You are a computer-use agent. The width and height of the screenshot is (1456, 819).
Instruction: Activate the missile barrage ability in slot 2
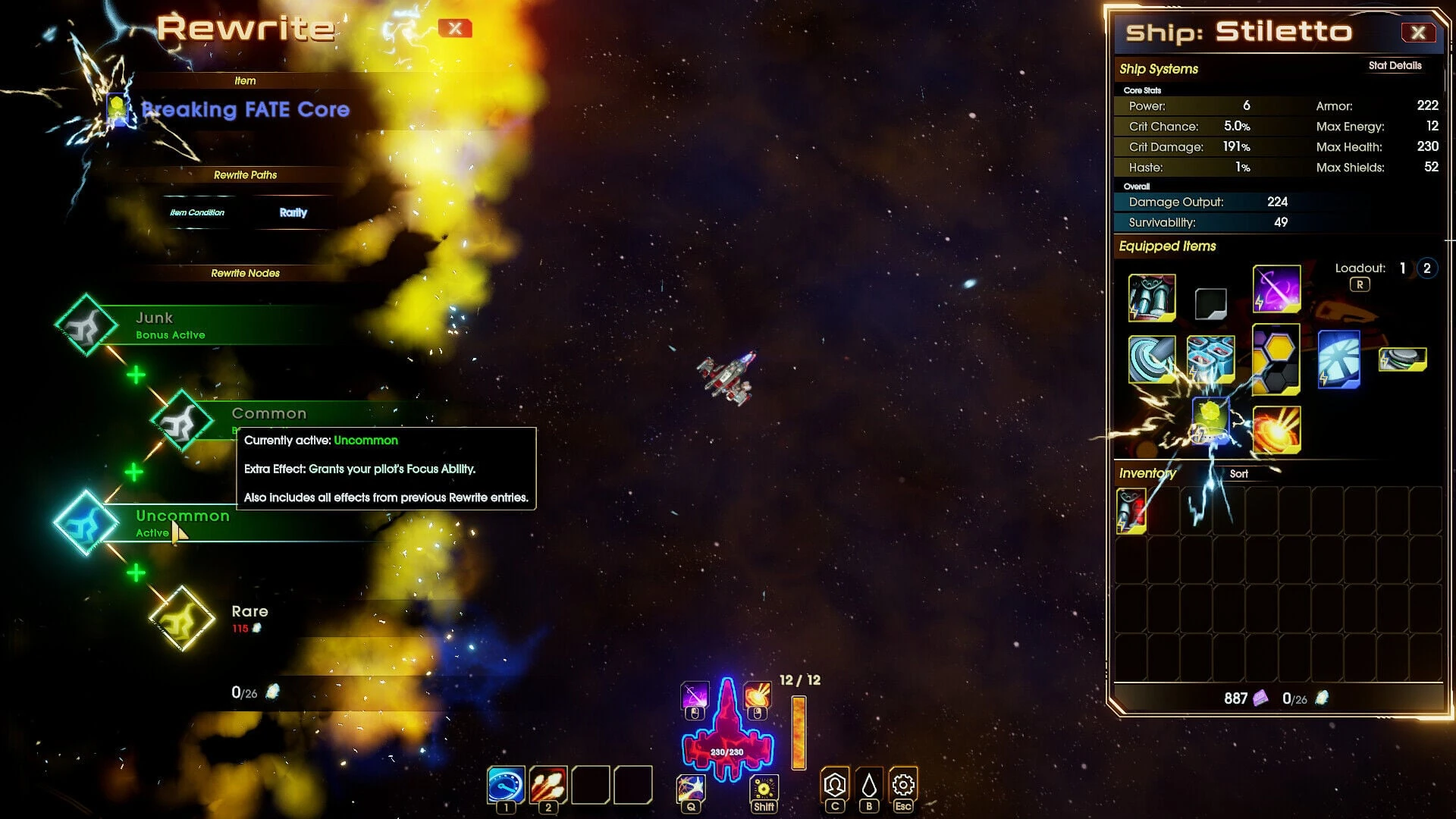548,786
